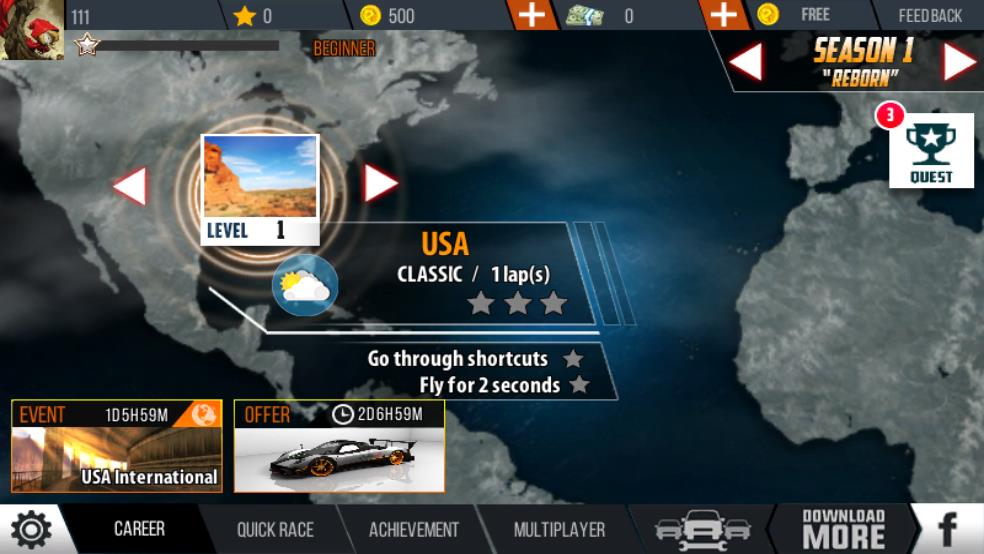
Task: Show the next level with right arrow
Action: click(380, 183)
